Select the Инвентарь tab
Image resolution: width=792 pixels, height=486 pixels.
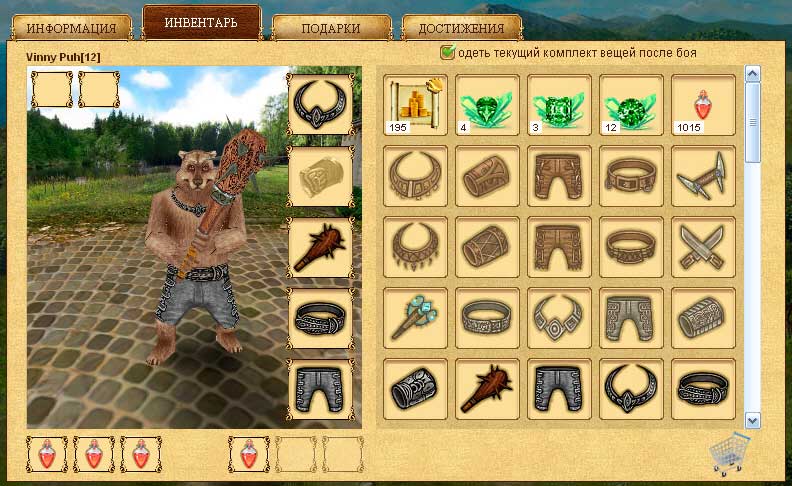click(x=201, y=23)
